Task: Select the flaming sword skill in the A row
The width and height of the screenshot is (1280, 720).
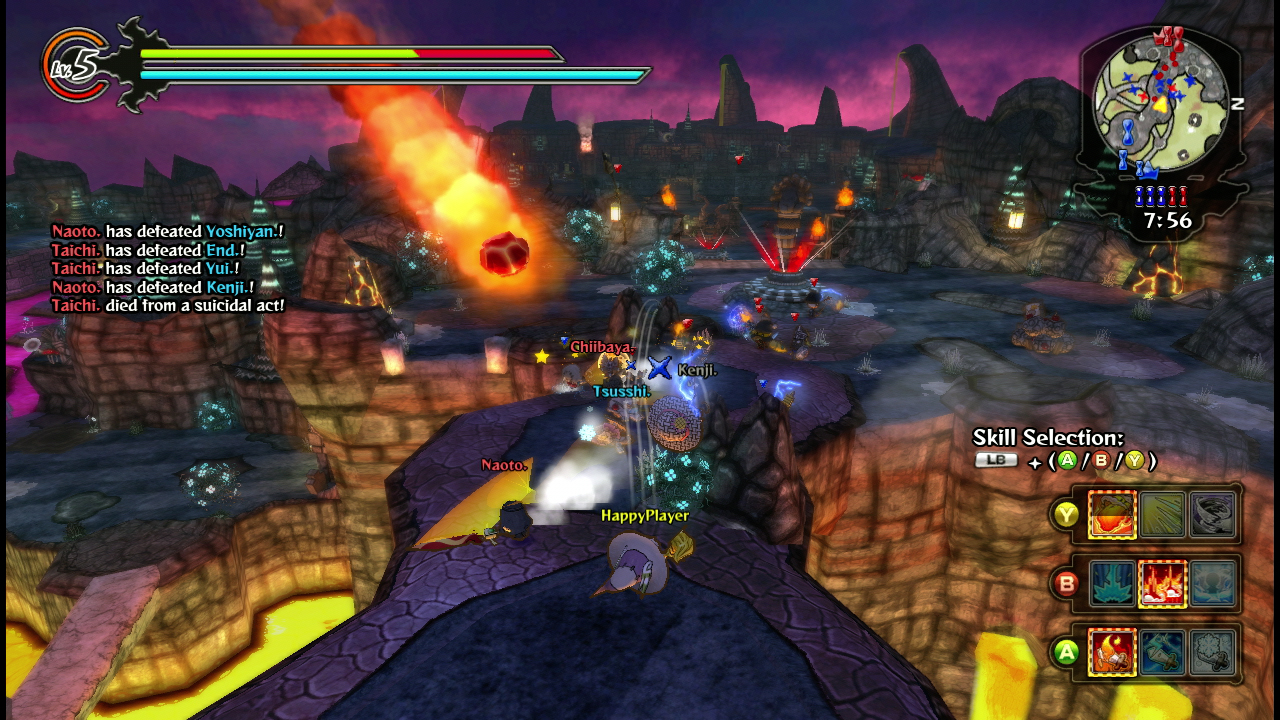Action: [x=1113, y=651]
